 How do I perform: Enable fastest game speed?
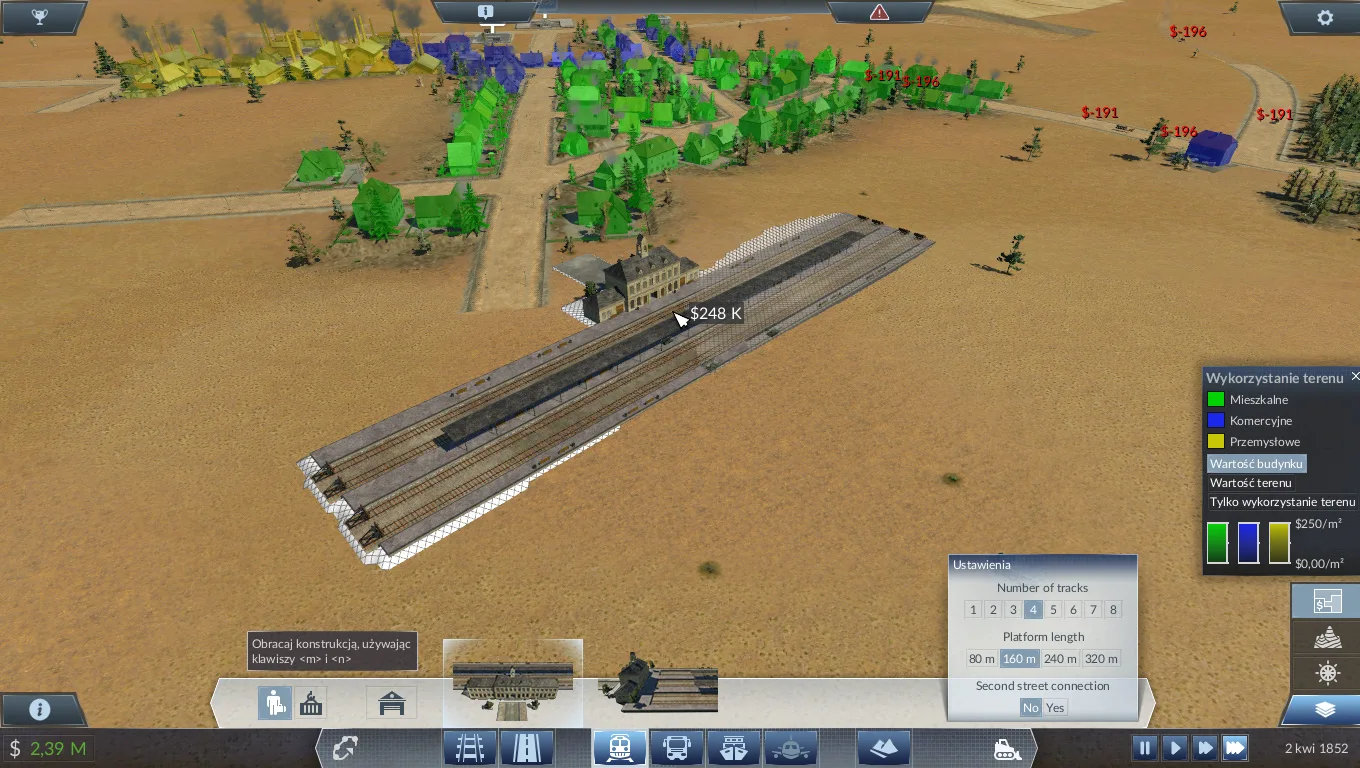click(x=1234, y=747)
